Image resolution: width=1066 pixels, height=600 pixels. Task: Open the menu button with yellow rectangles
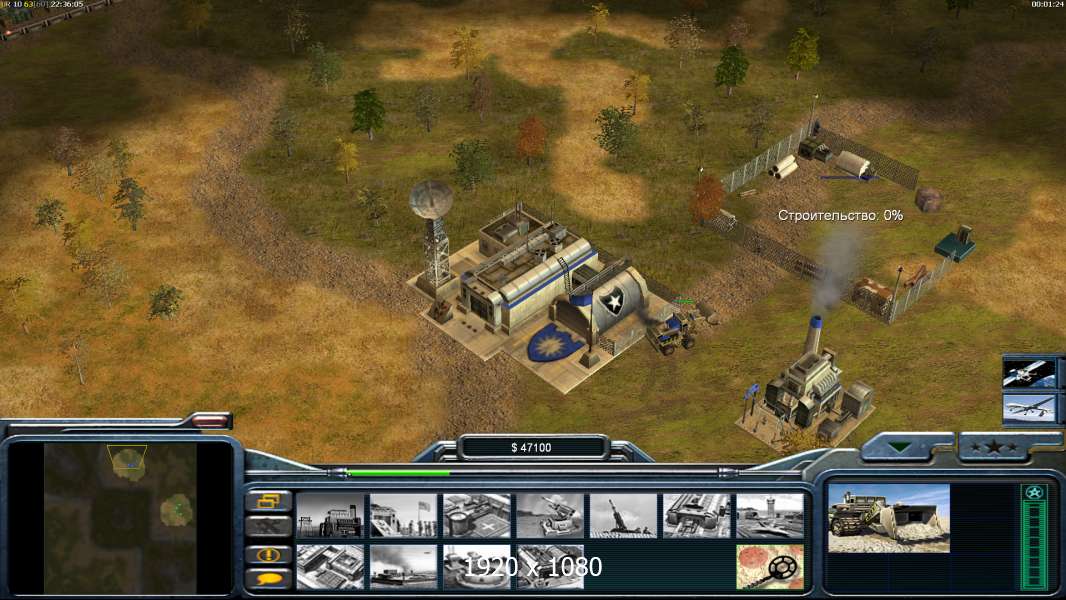click(269, 501)
